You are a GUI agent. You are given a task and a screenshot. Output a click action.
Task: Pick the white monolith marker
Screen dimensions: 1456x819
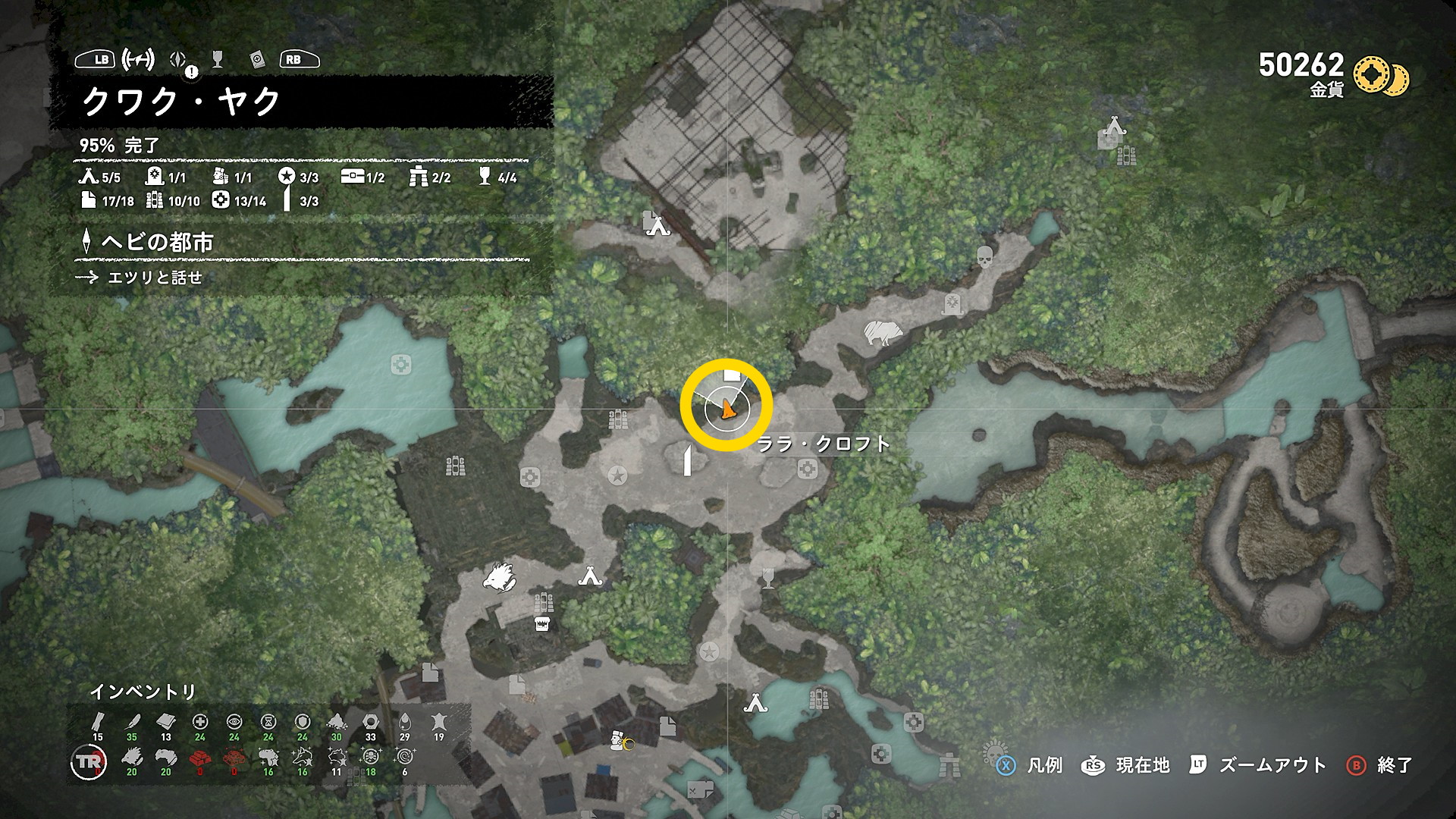pyautogui.click(x=688, y=460)
